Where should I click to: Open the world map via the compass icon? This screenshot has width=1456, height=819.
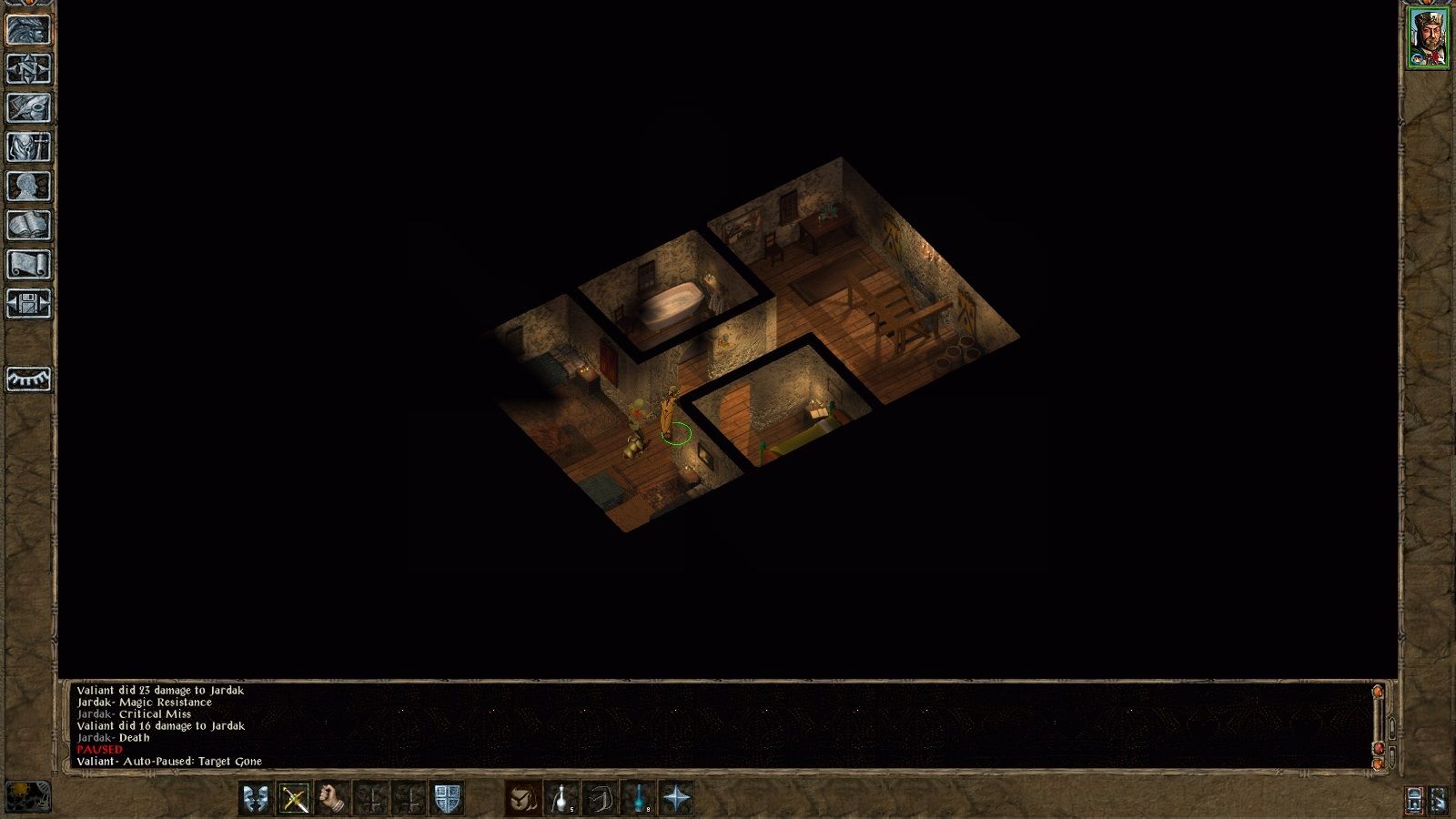pos(30,68)
